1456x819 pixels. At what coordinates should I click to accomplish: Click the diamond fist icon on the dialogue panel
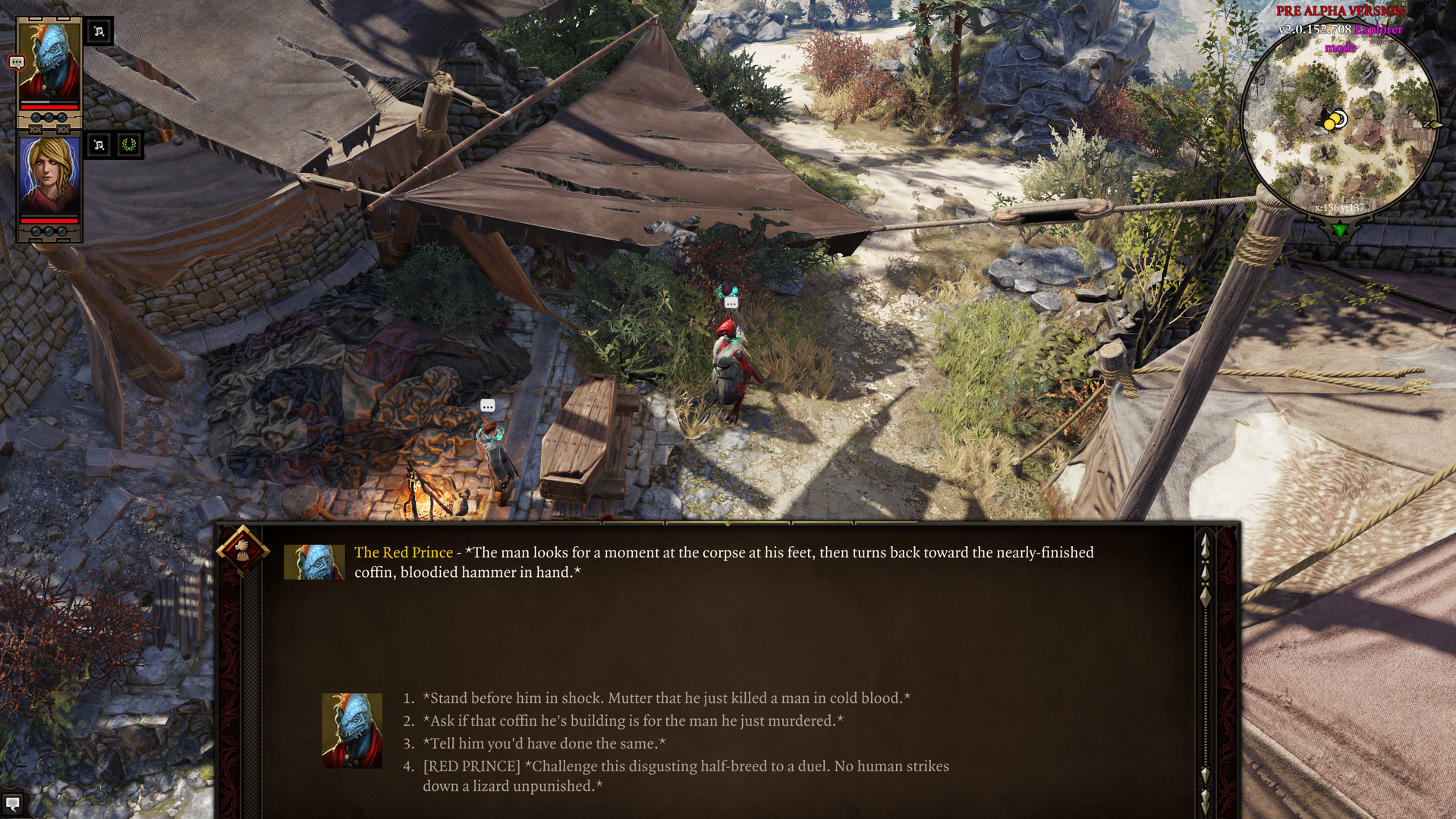pos(242,549)
